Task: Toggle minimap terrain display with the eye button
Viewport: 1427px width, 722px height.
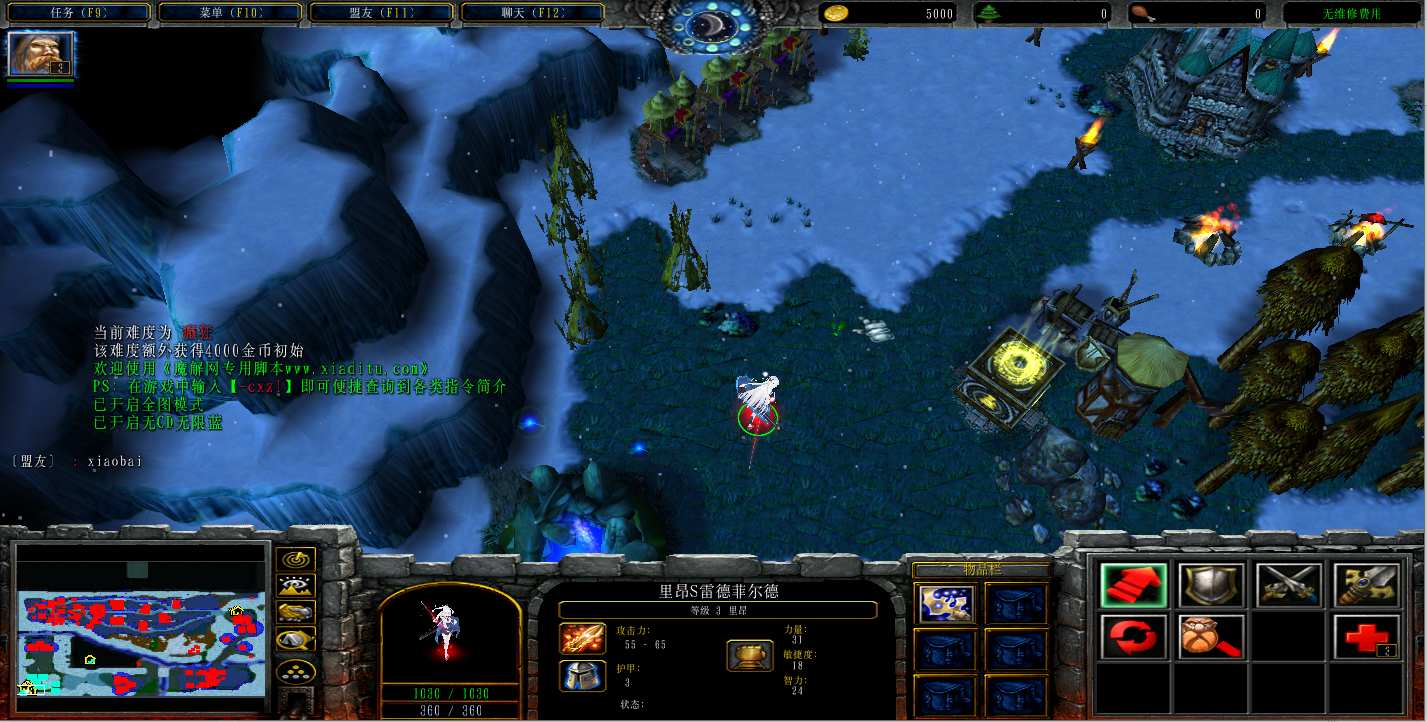Action: (x=296, y=586)
